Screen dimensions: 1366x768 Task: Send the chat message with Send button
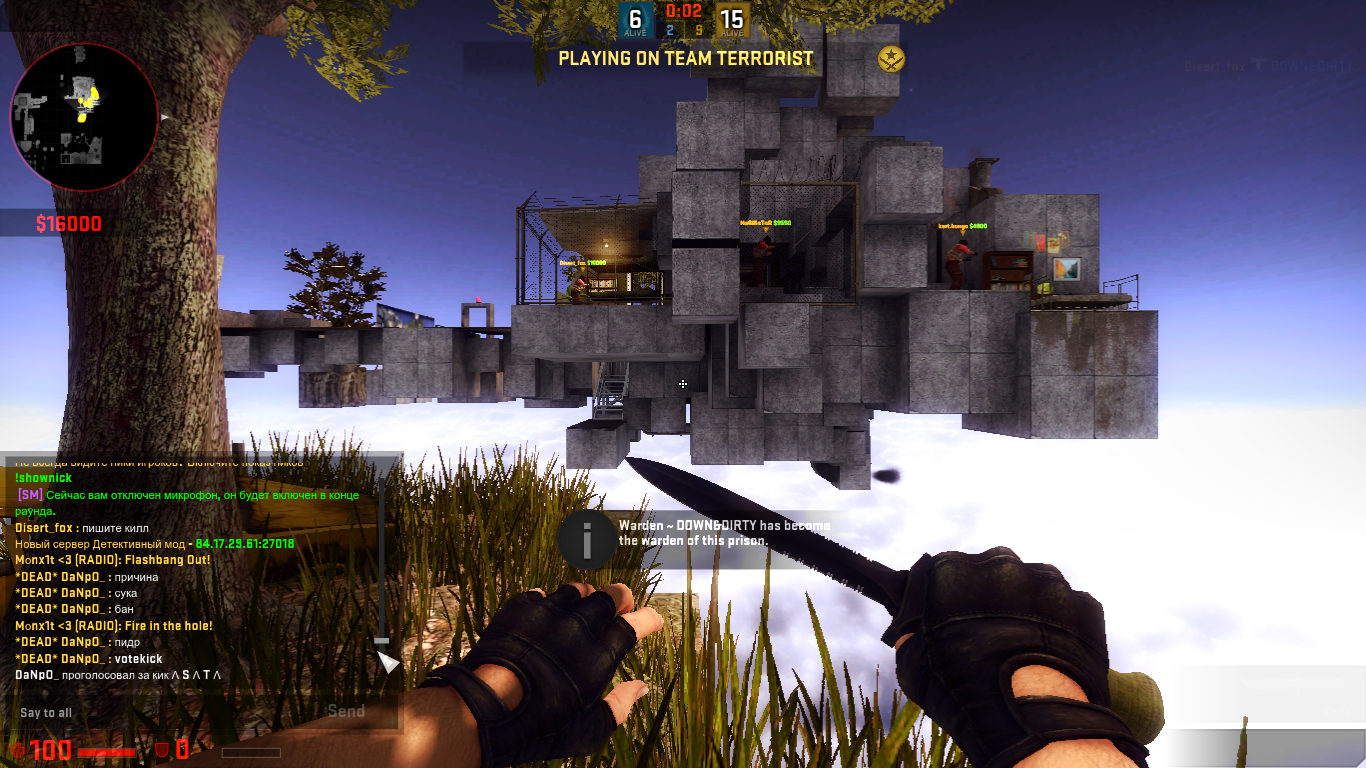pos(347,712)
